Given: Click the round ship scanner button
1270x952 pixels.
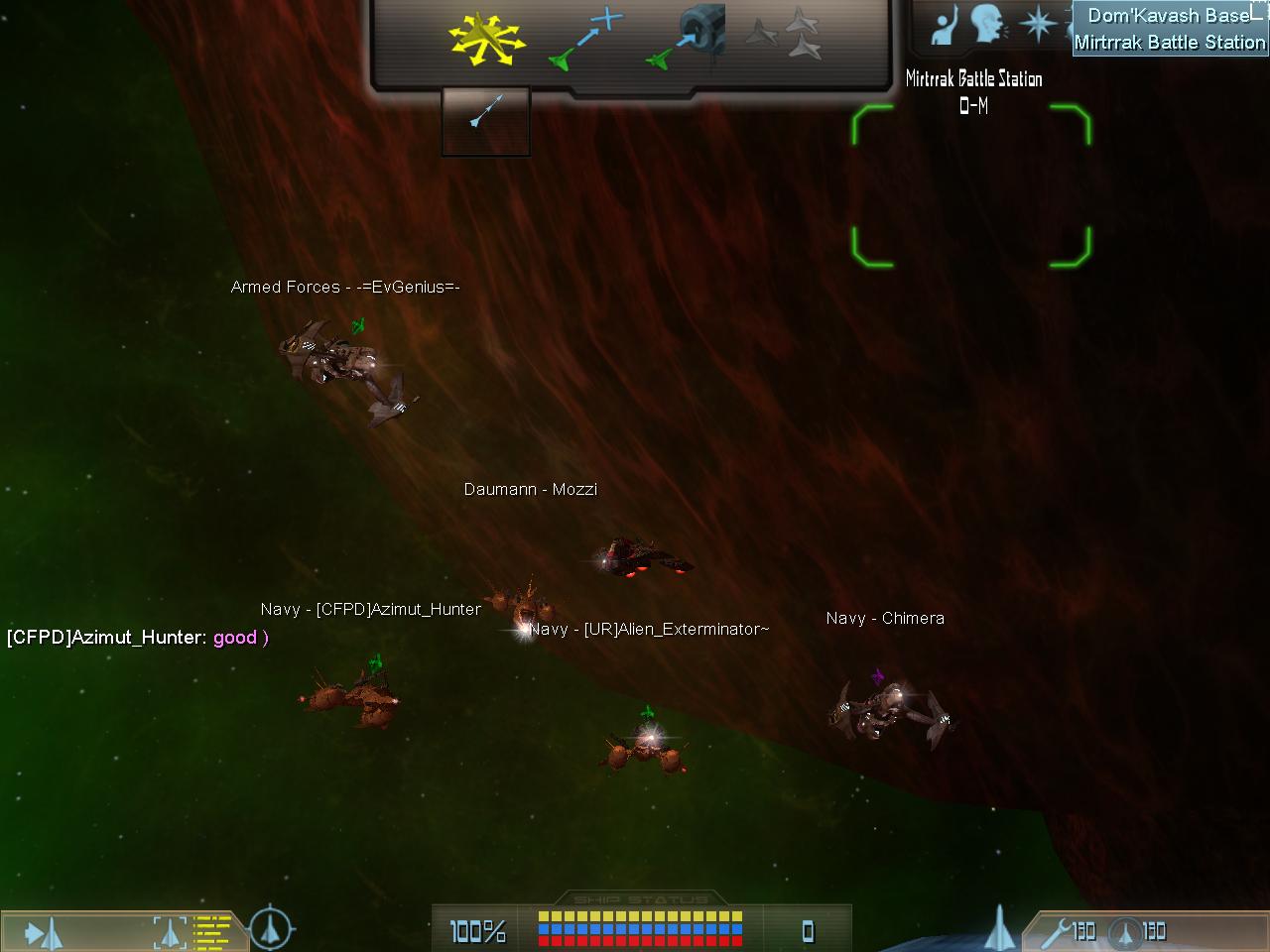Looking at the screenshot, I should pyautogui.click(x=270, y=929).
